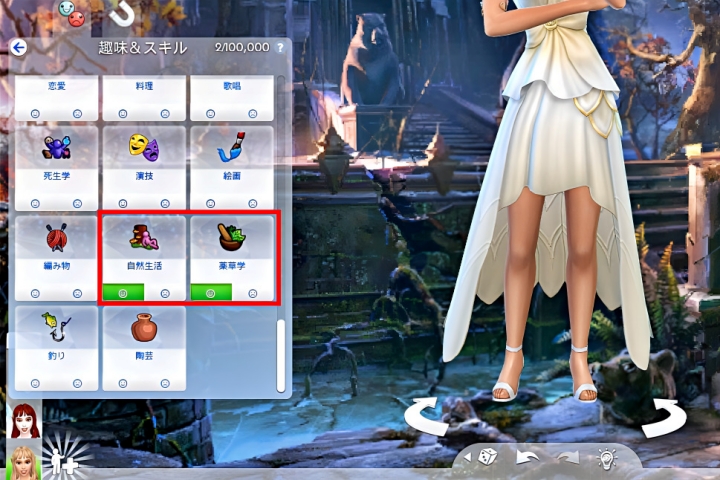Image resolution: width=720 pixels, height=480 pixels.
Task: Rotate the Sim using right arrow
Action: (x=662, y=417)
